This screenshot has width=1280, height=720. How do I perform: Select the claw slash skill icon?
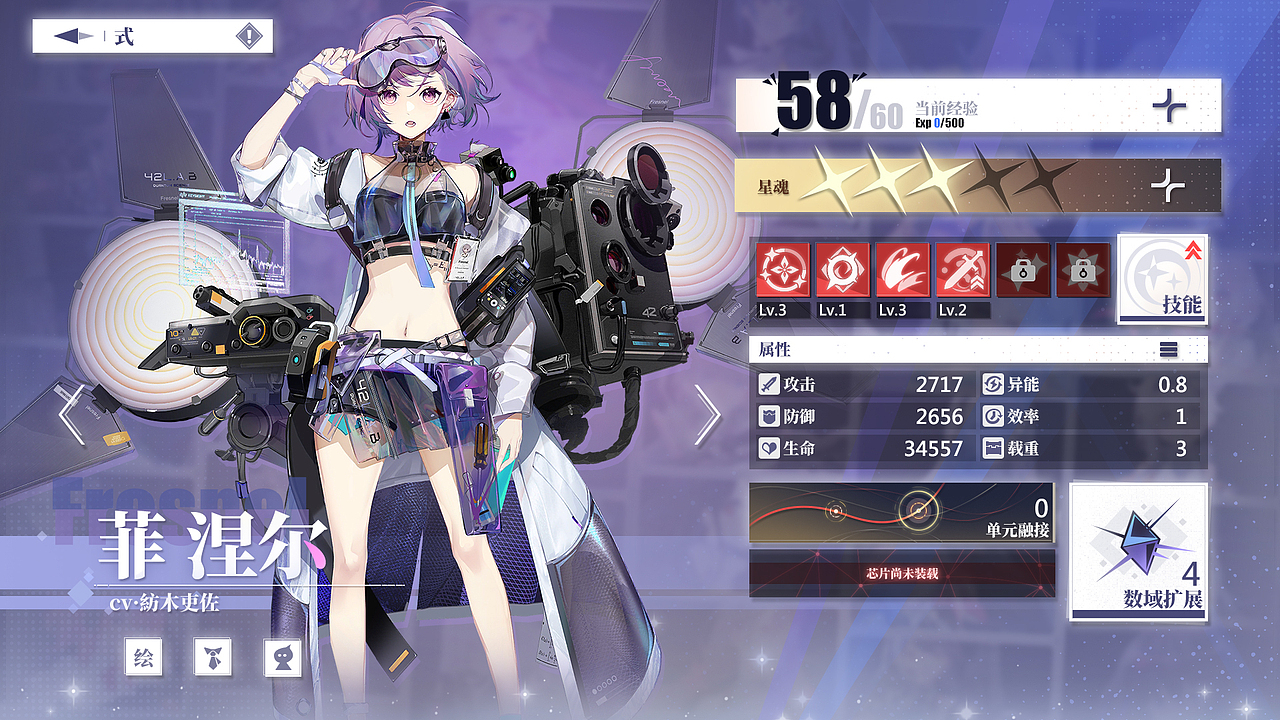(x=902, y=270)
